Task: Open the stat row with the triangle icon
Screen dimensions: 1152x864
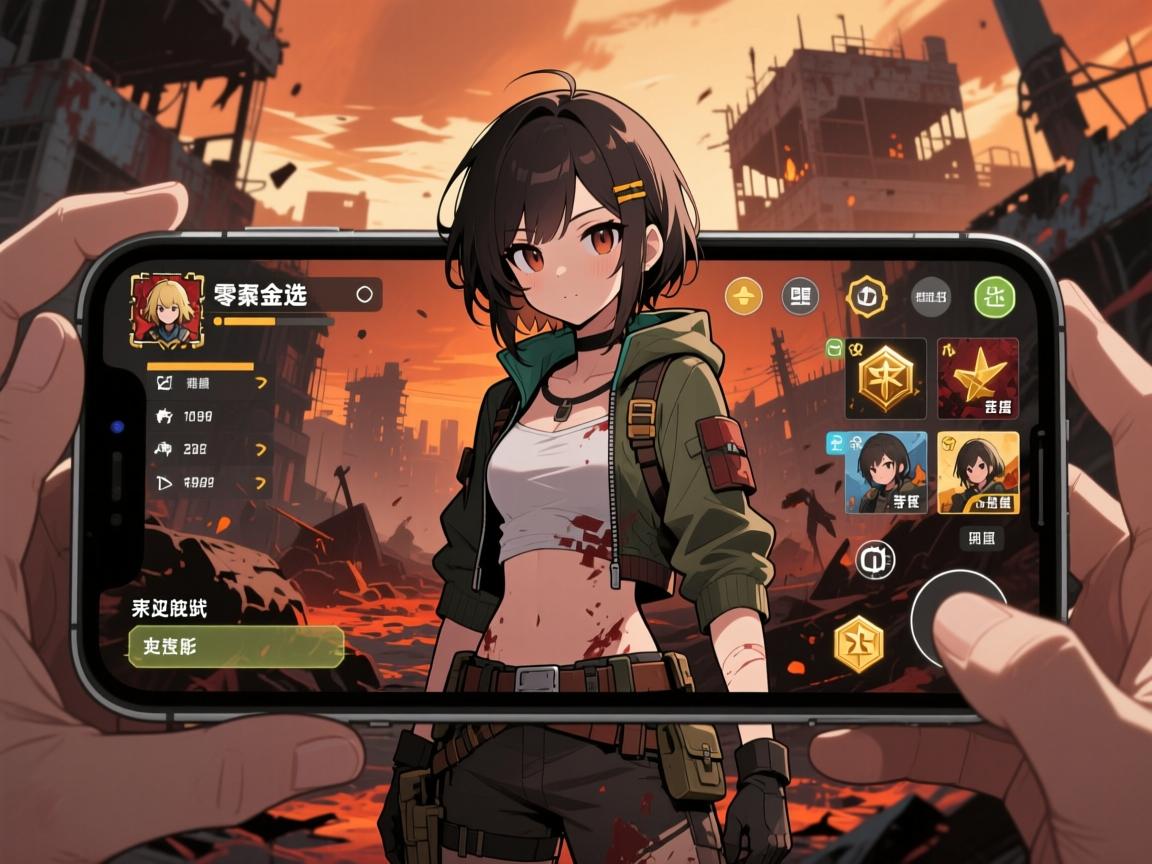Action: (209, 483)
